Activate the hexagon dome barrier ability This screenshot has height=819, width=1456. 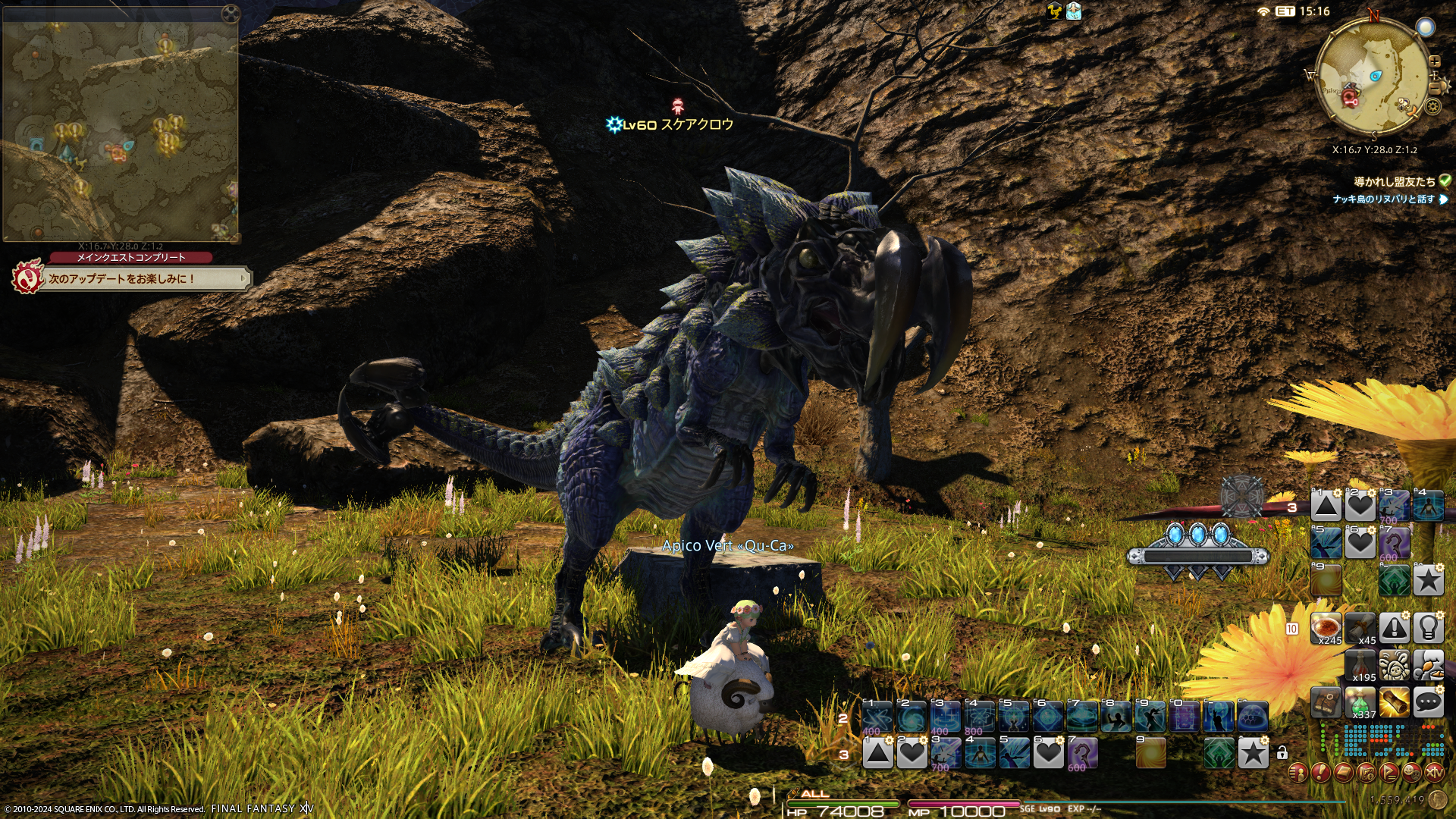pos(1252,717)
